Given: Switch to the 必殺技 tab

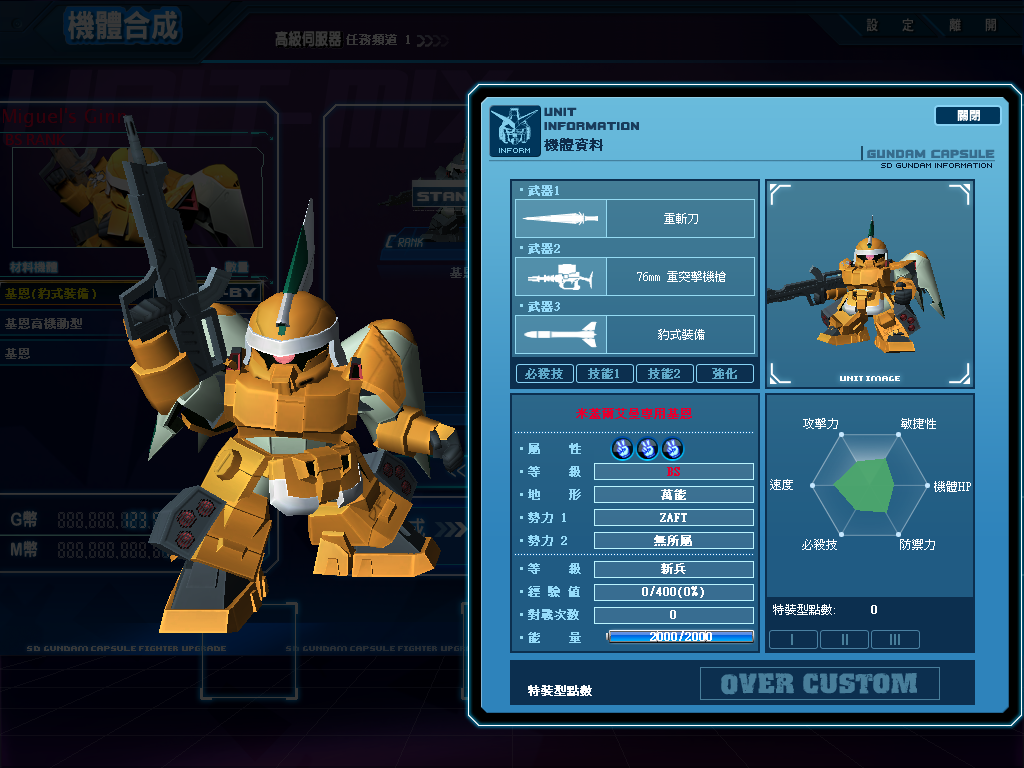Looking at the screenshot, I should click(x=544, y=374).
